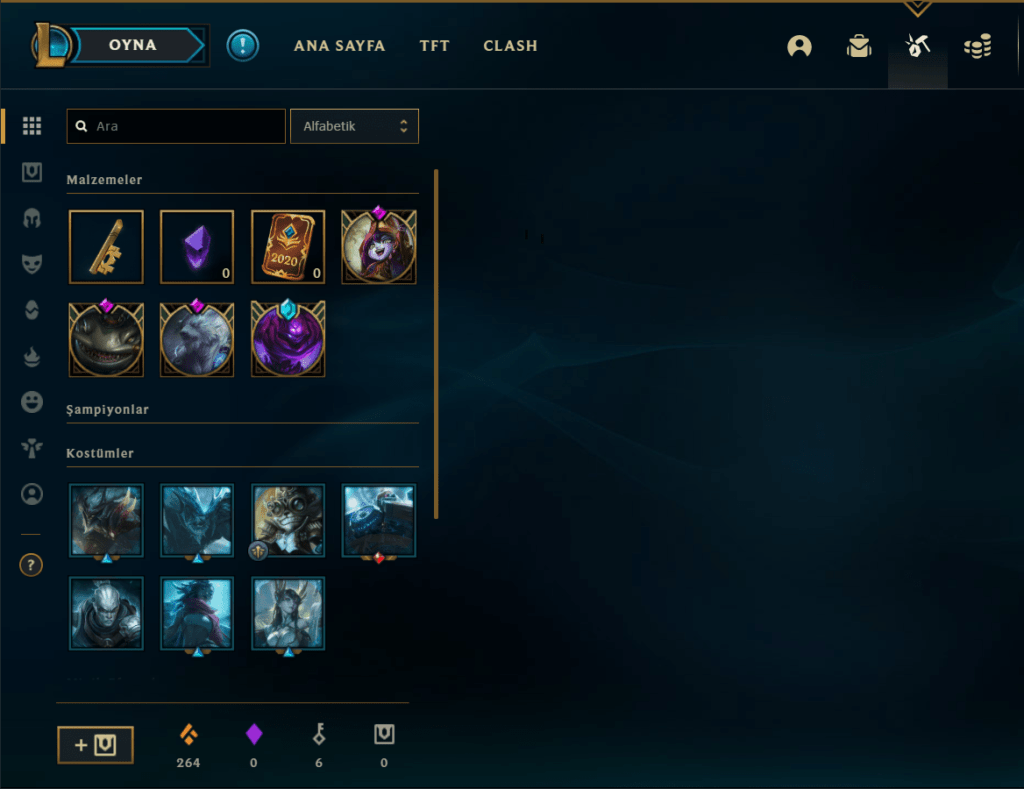
Task: Open the profile icon in top bar
Action: [x=799, y=46]
